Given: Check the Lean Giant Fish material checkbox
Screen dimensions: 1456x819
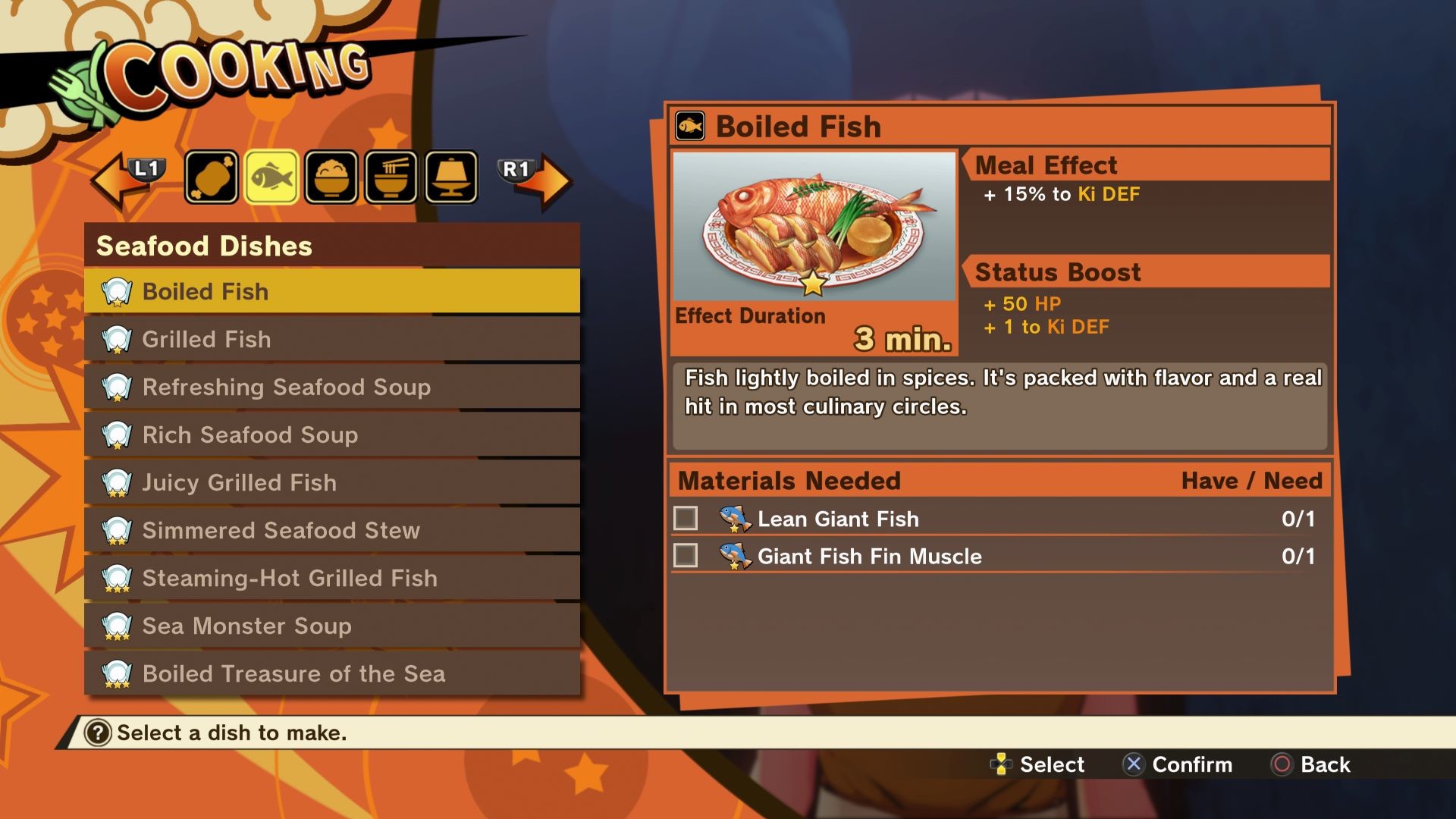Looking at the screenshot, I should pos(686,519).
